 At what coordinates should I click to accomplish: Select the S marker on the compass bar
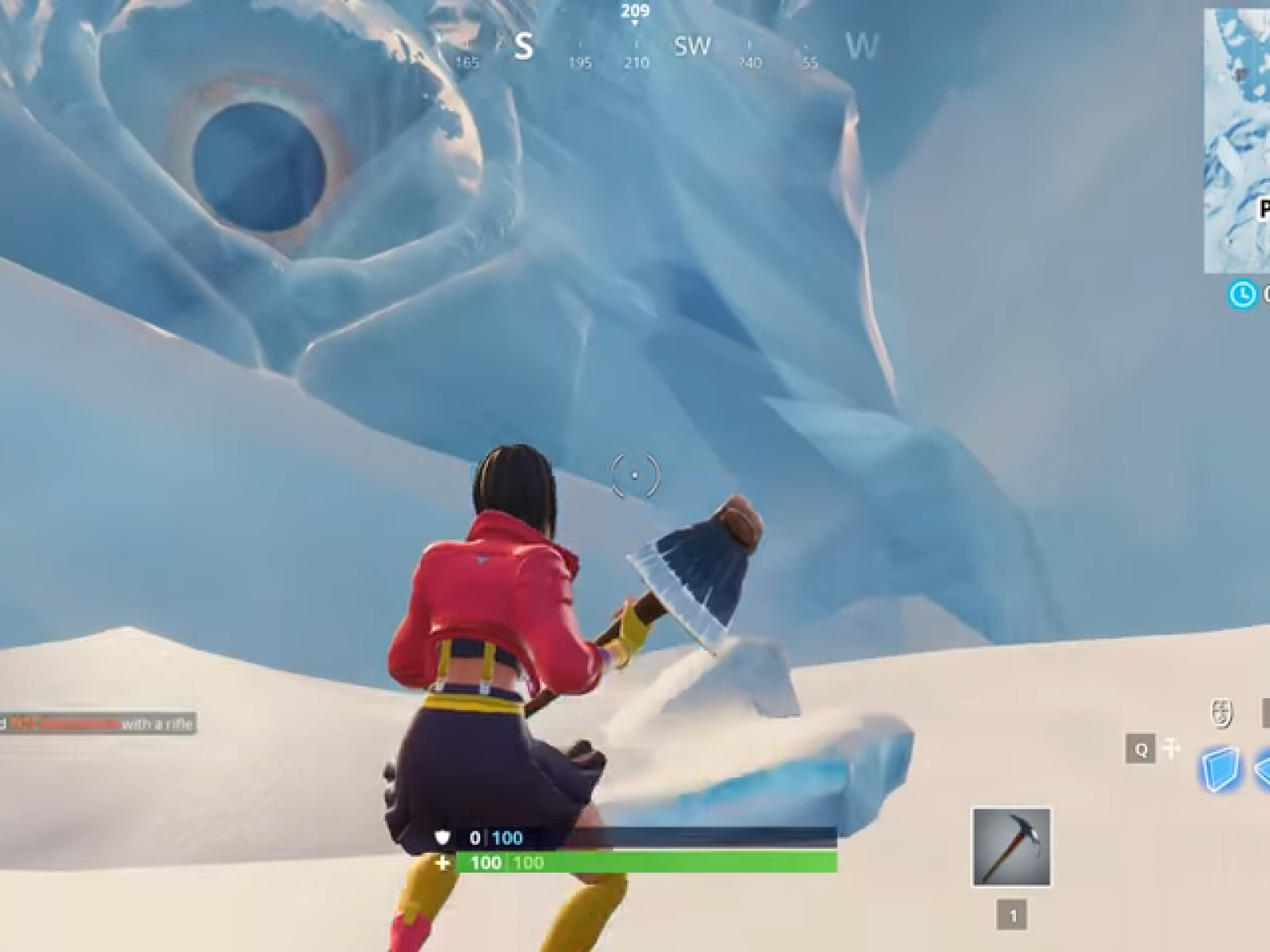point(524,46)
